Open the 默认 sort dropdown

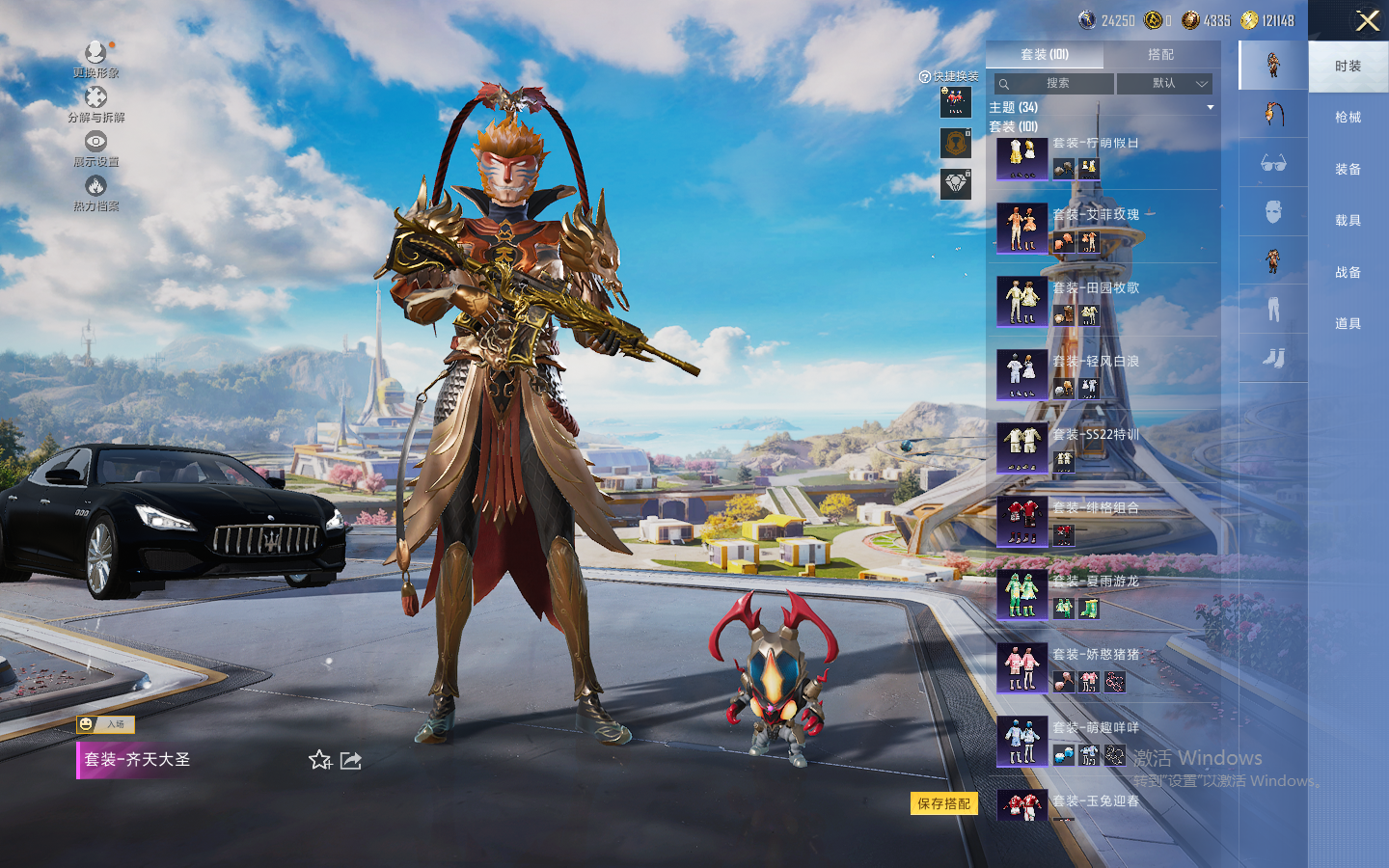coord(1165,84)
